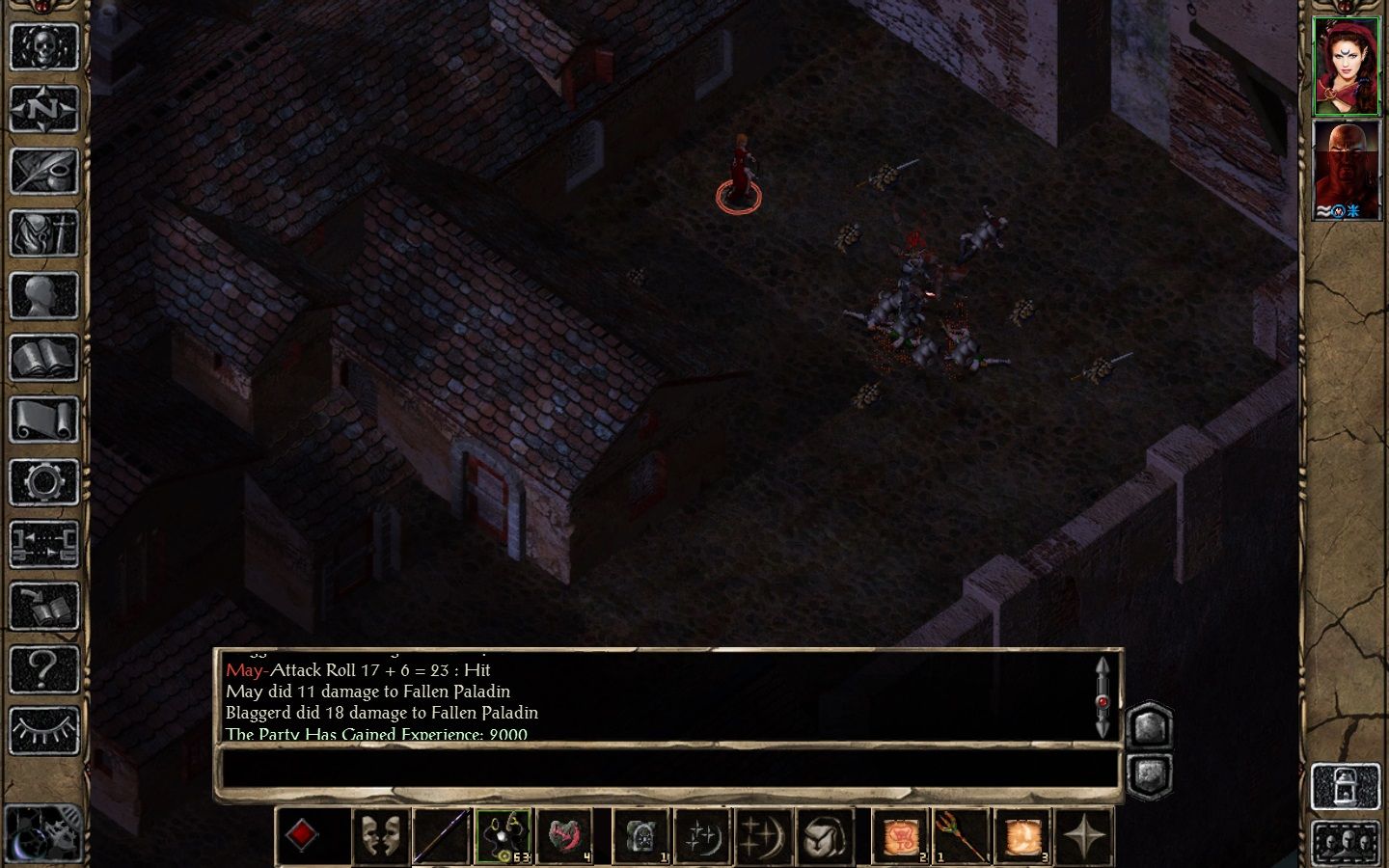Choose the twin masks dialogue button
This screenshot has height=868, width=1389.
click(381, 835)
